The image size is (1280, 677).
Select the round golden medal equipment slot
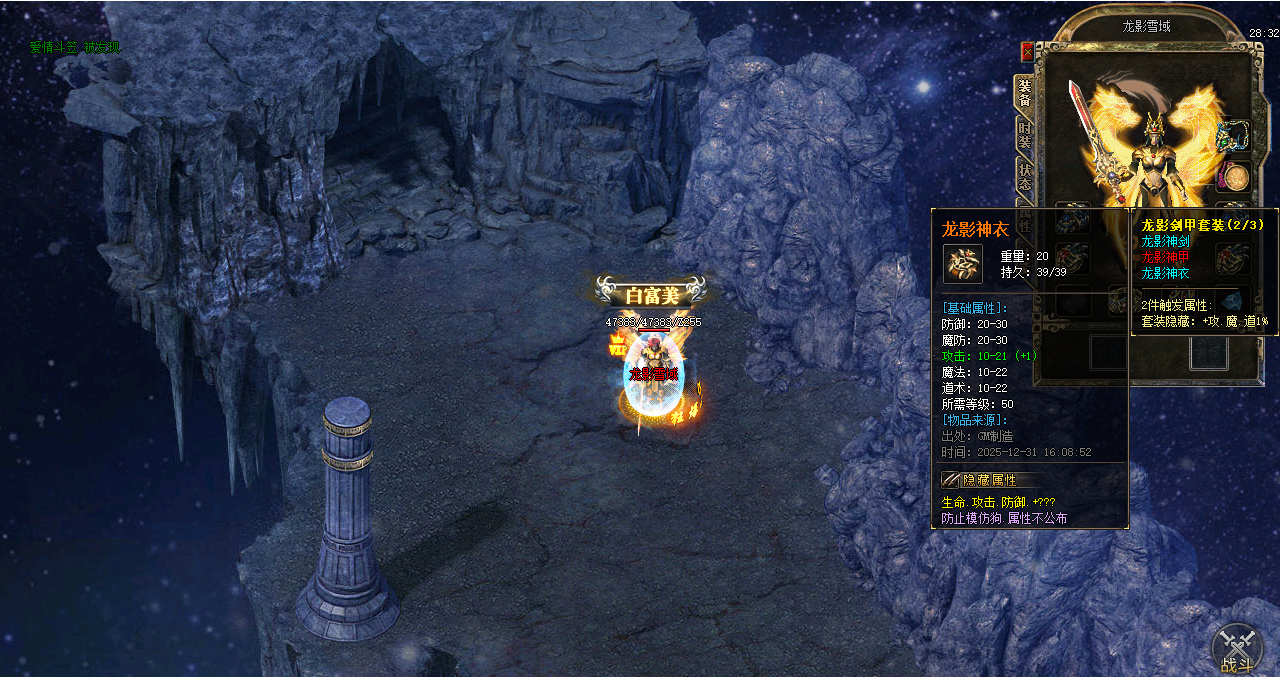tap(1234, 178)
